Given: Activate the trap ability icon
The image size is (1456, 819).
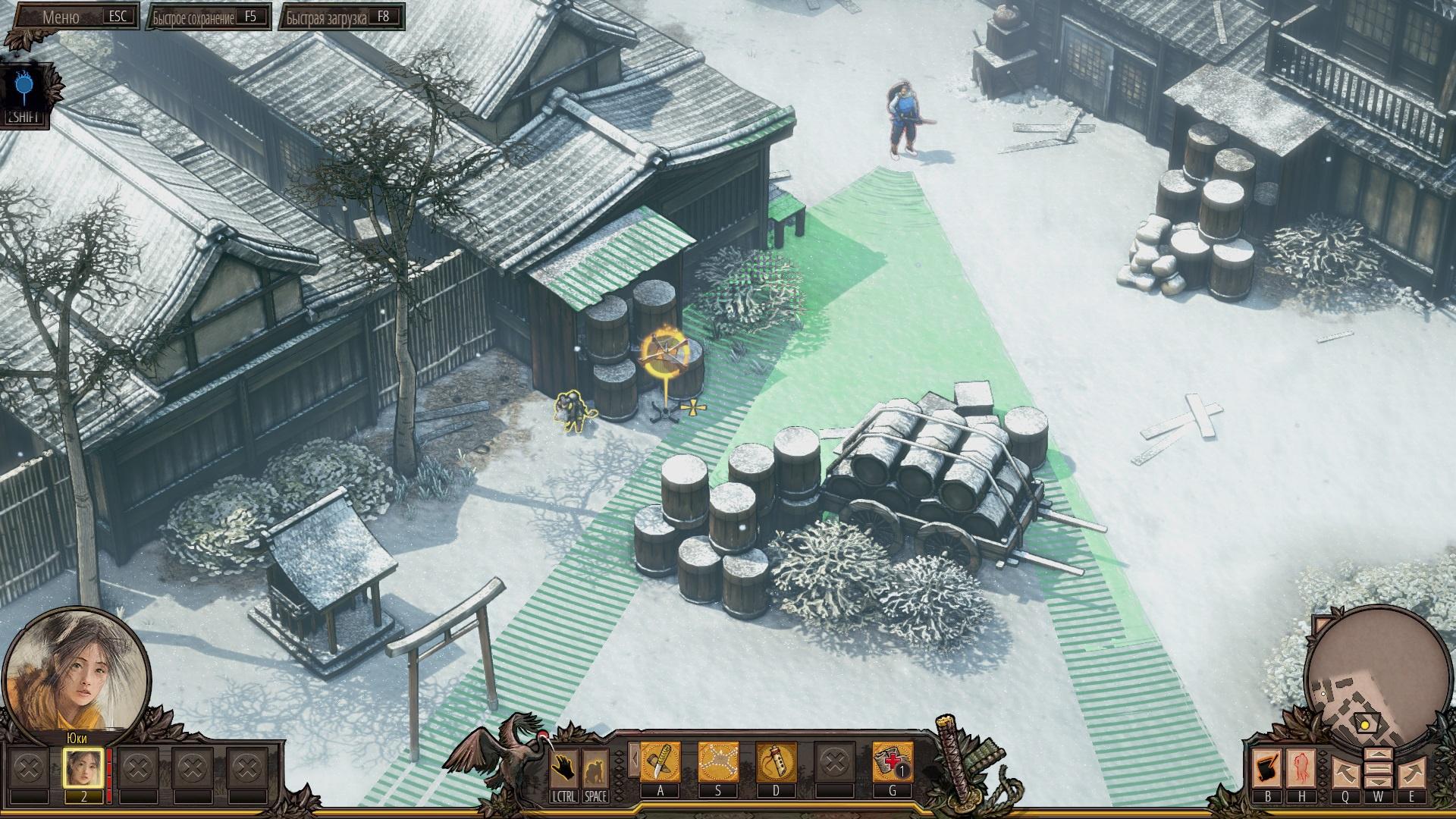Looking at the screenshot, I should tap(718, 763).
